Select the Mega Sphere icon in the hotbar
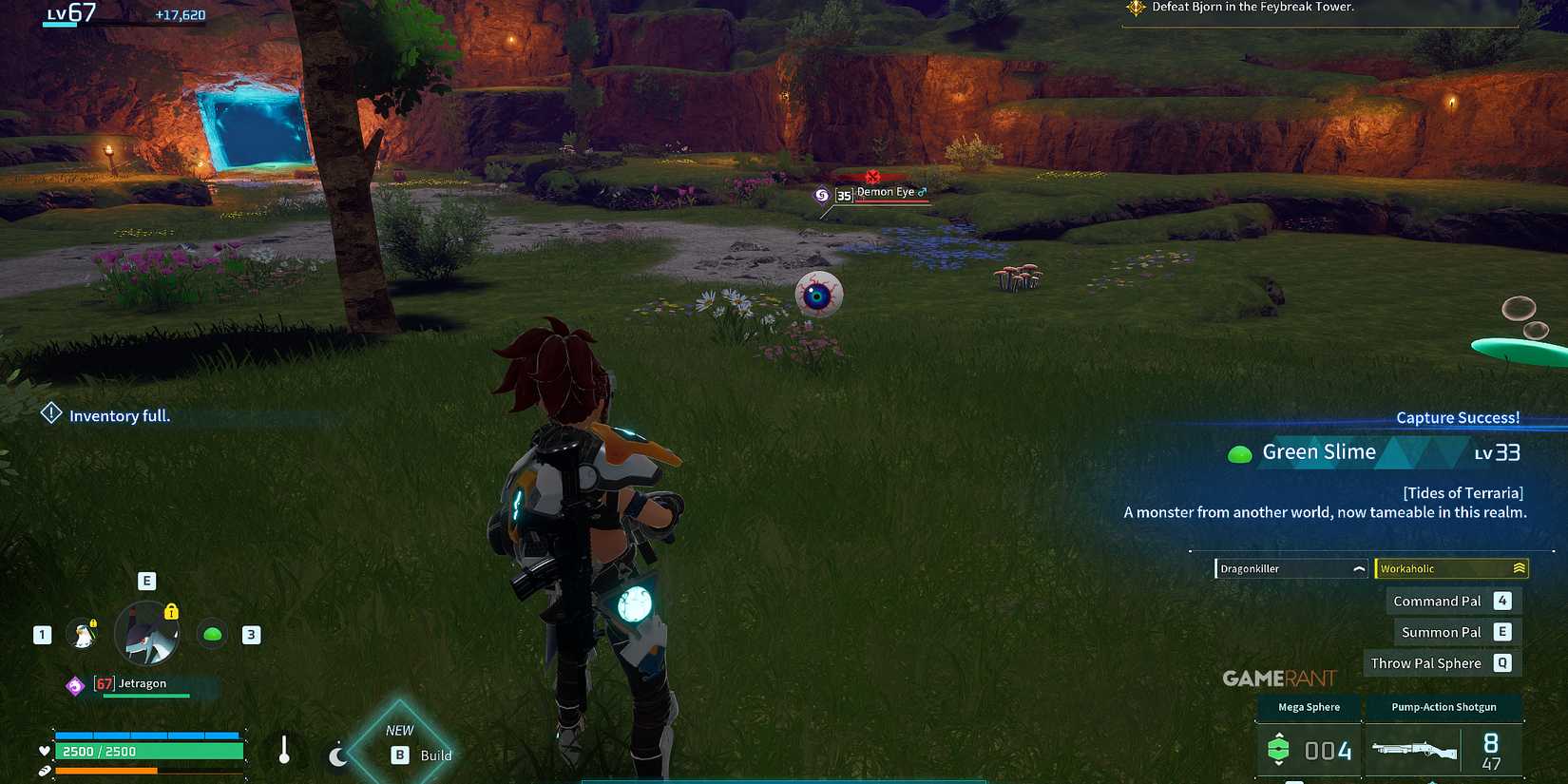This screenshot has height=784, width=1568. (1278, 750)
